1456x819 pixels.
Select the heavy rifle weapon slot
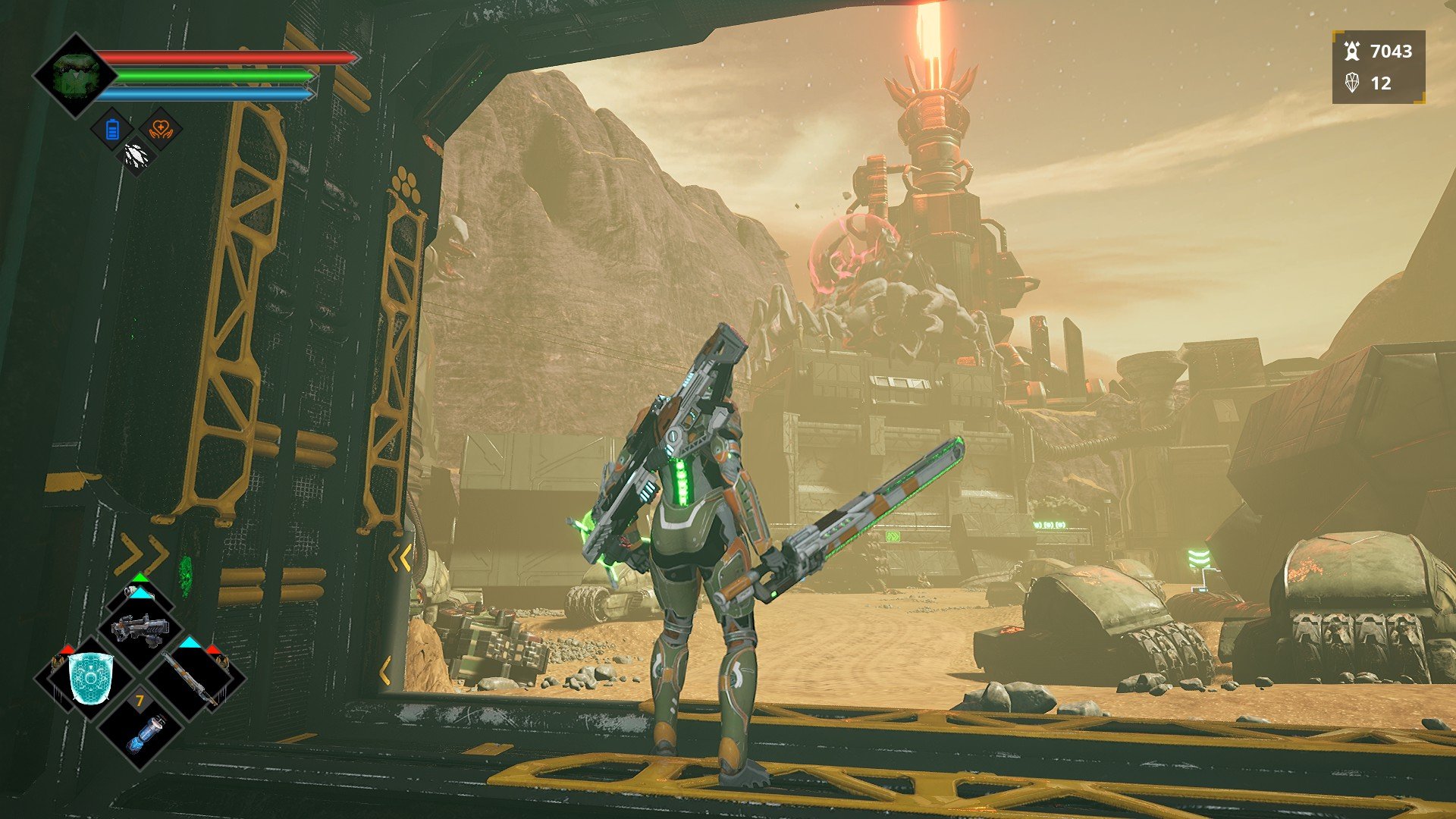(139, 629)
